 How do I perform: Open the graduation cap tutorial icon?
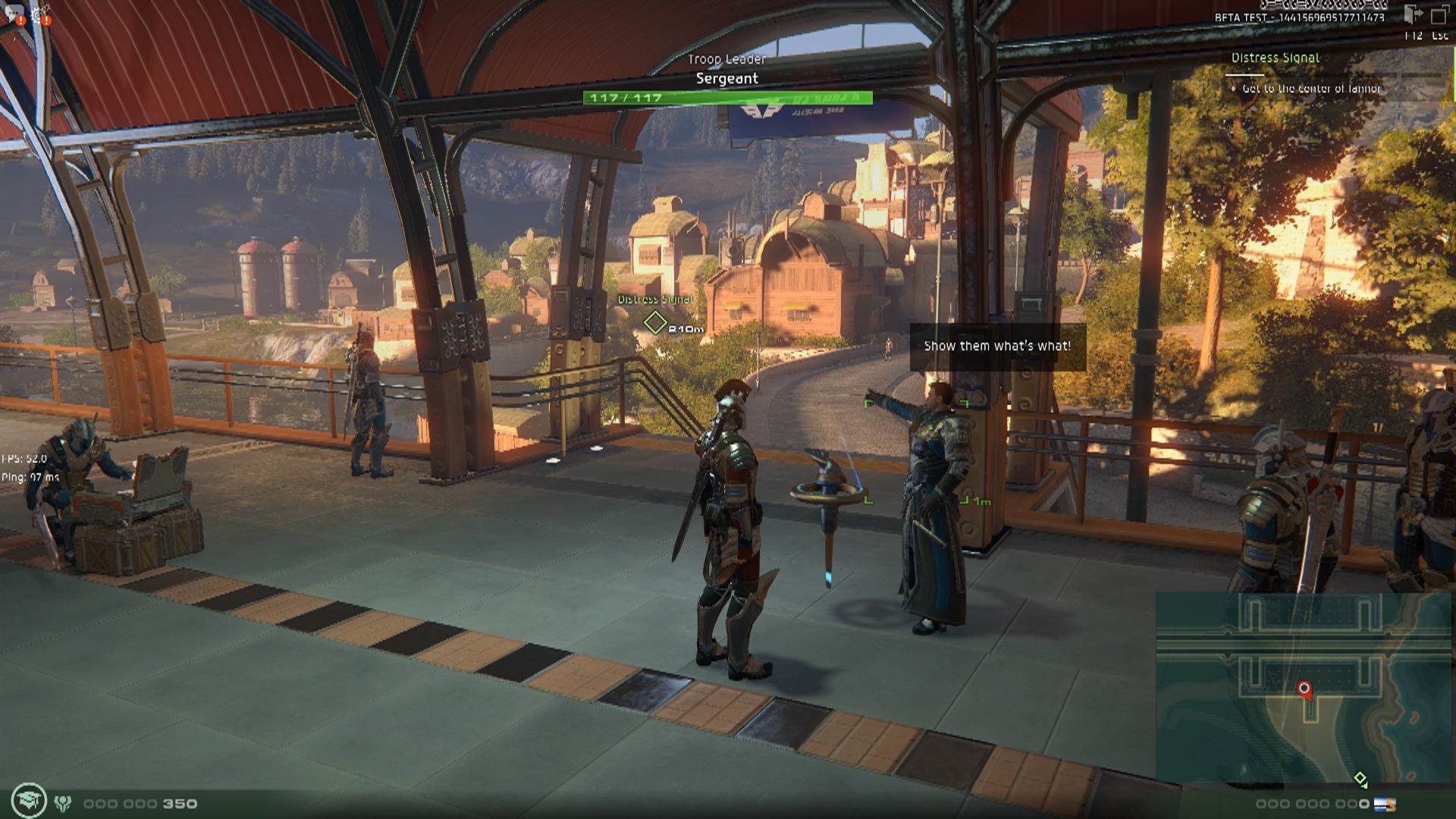tap(30, 801)
